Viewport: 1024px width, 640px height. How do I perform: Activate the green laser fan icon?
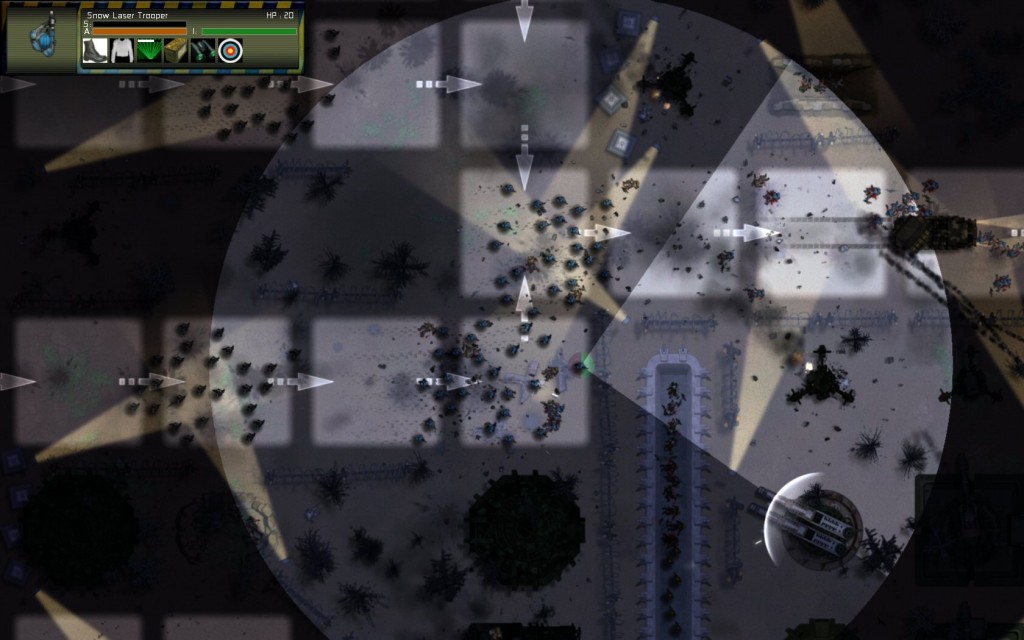point(149,51)
